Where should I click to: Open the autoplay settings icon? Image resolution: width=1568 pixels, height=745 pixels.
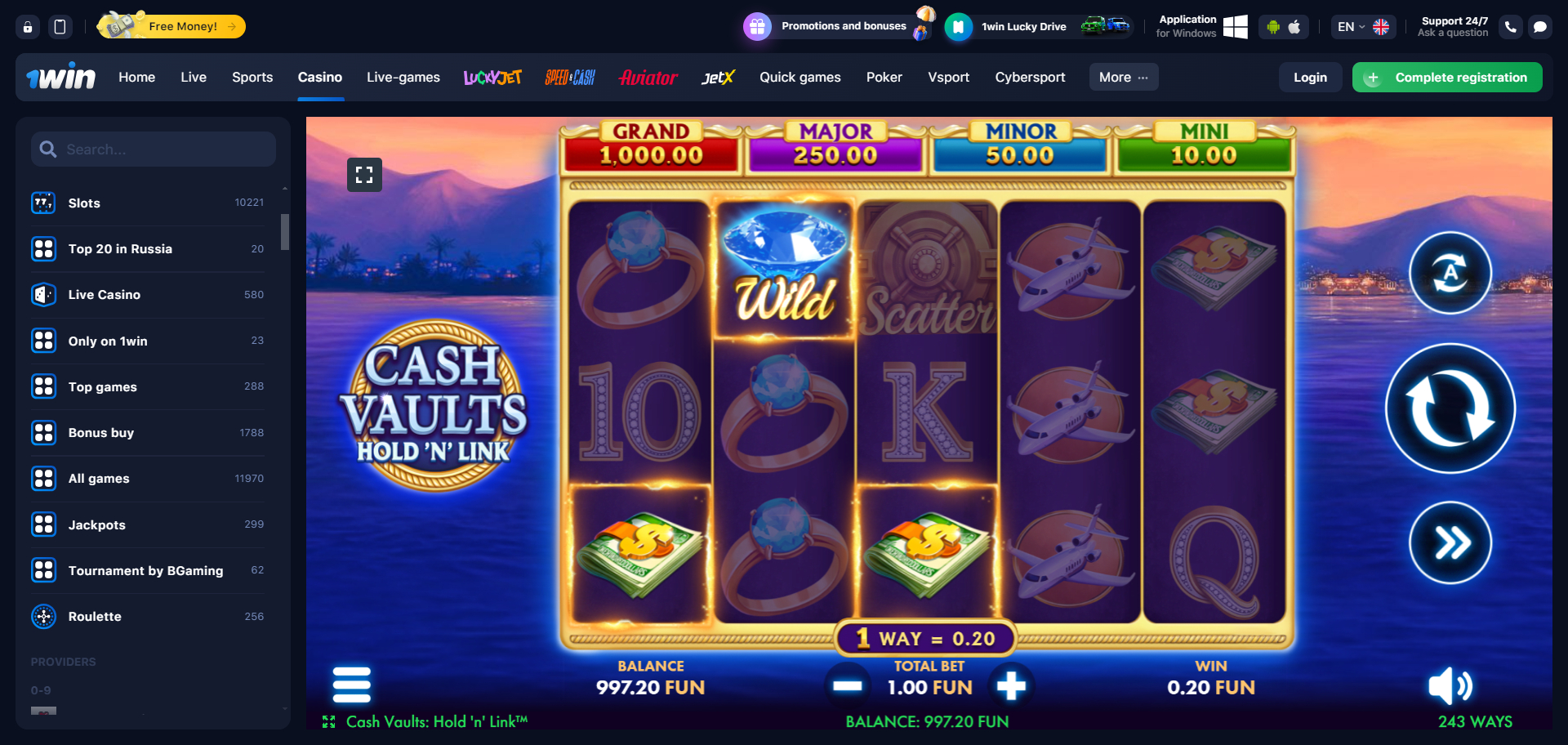pos(1450,273)
